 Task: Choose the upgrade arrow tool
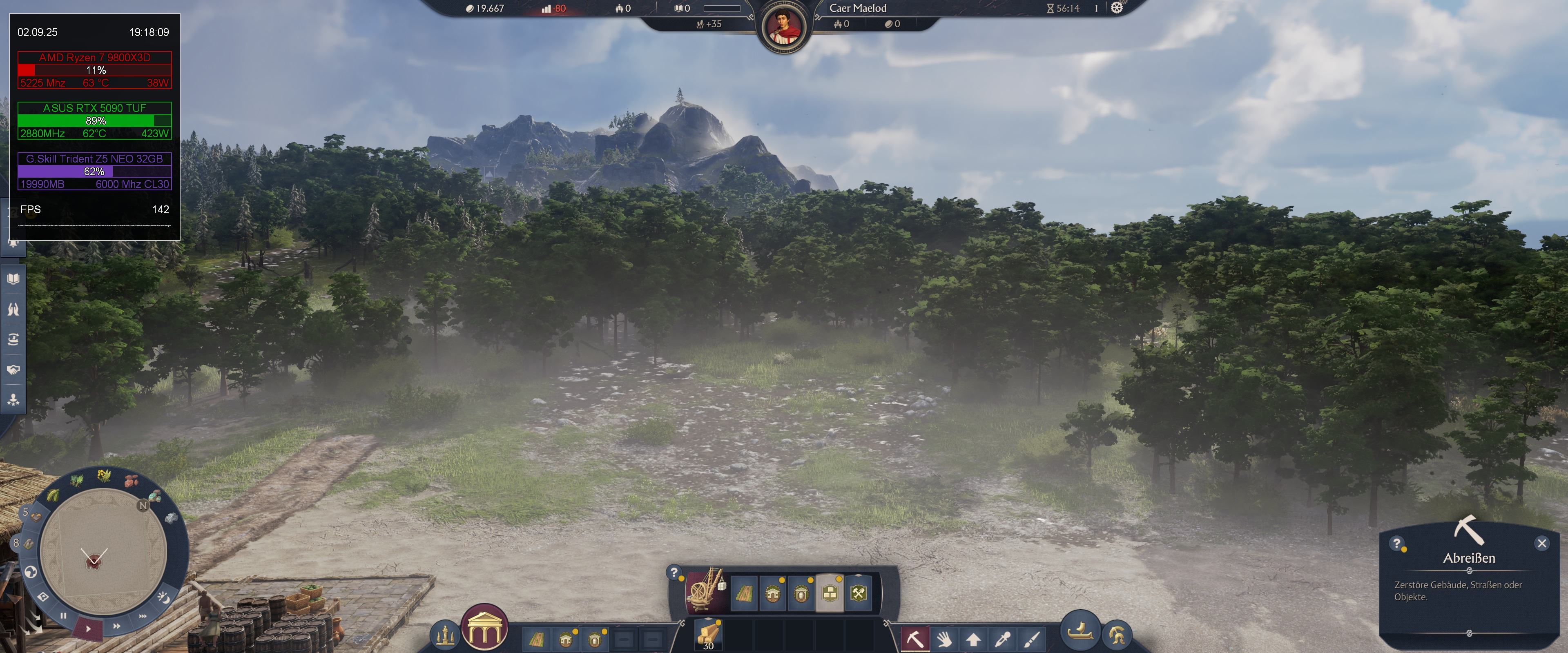point(973,639)
